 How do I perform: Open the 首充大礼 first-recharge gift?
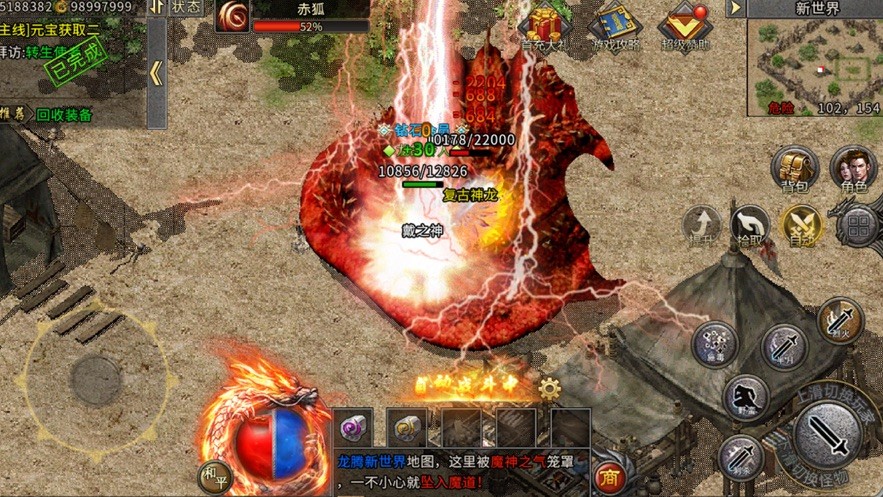coord(546,28)
